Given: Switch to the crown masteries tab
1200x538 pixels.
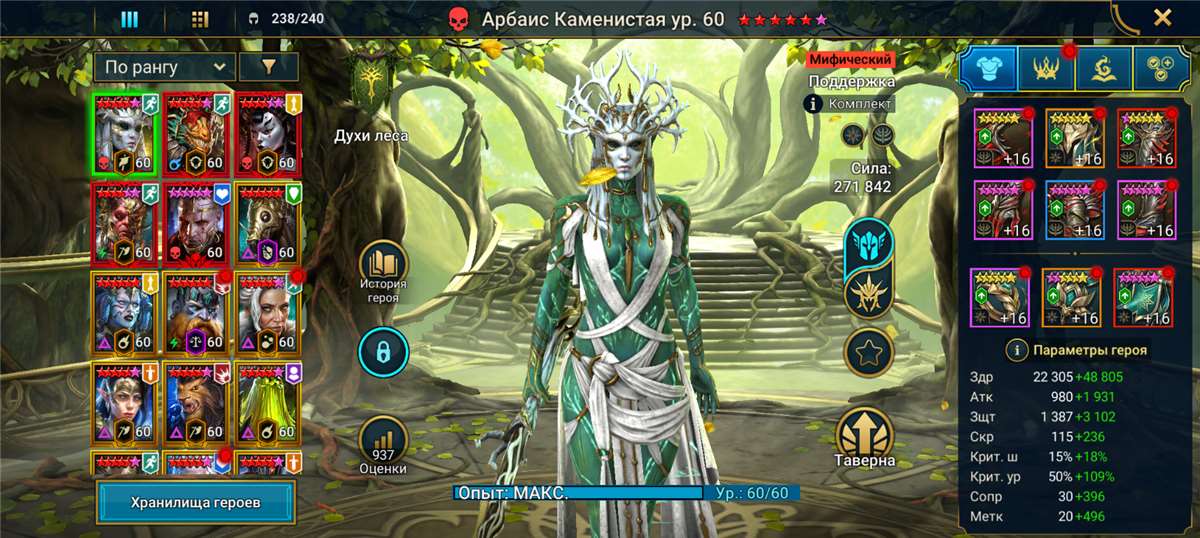Looking at the screenshot, I should pos(1046,69).
